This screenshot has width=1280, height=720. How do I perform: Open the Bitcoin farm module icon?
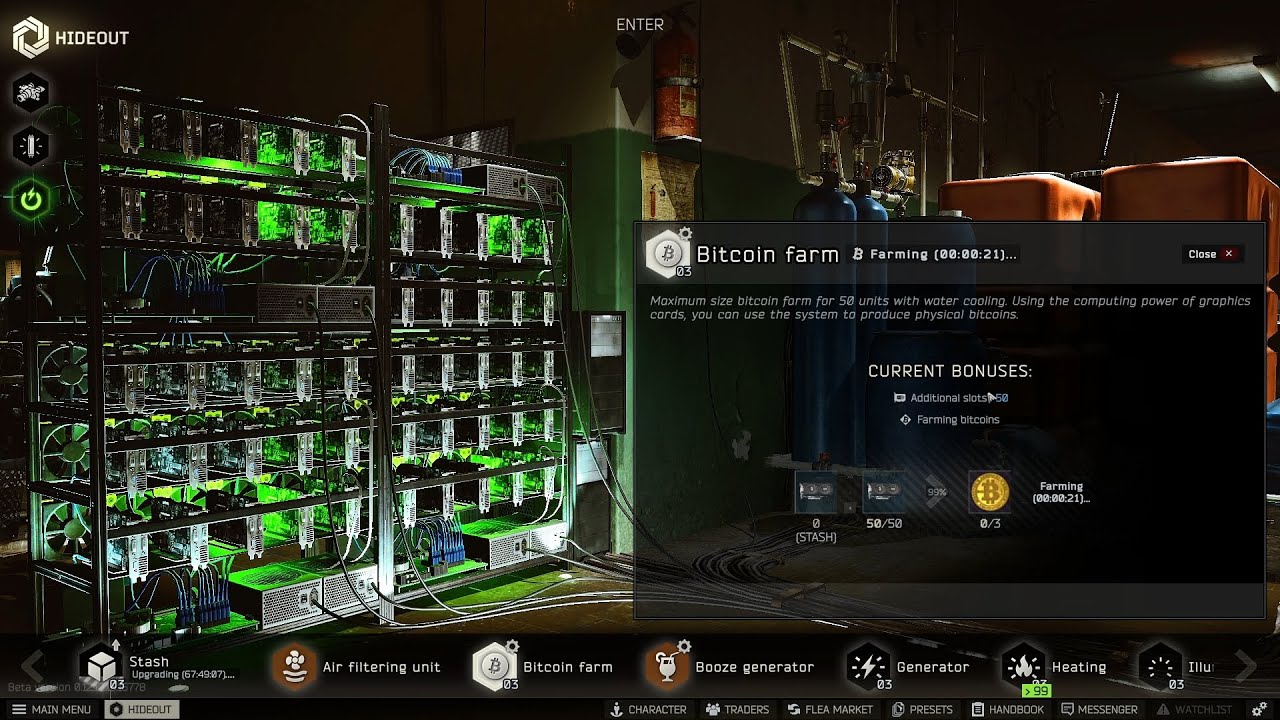click(494, 665)
